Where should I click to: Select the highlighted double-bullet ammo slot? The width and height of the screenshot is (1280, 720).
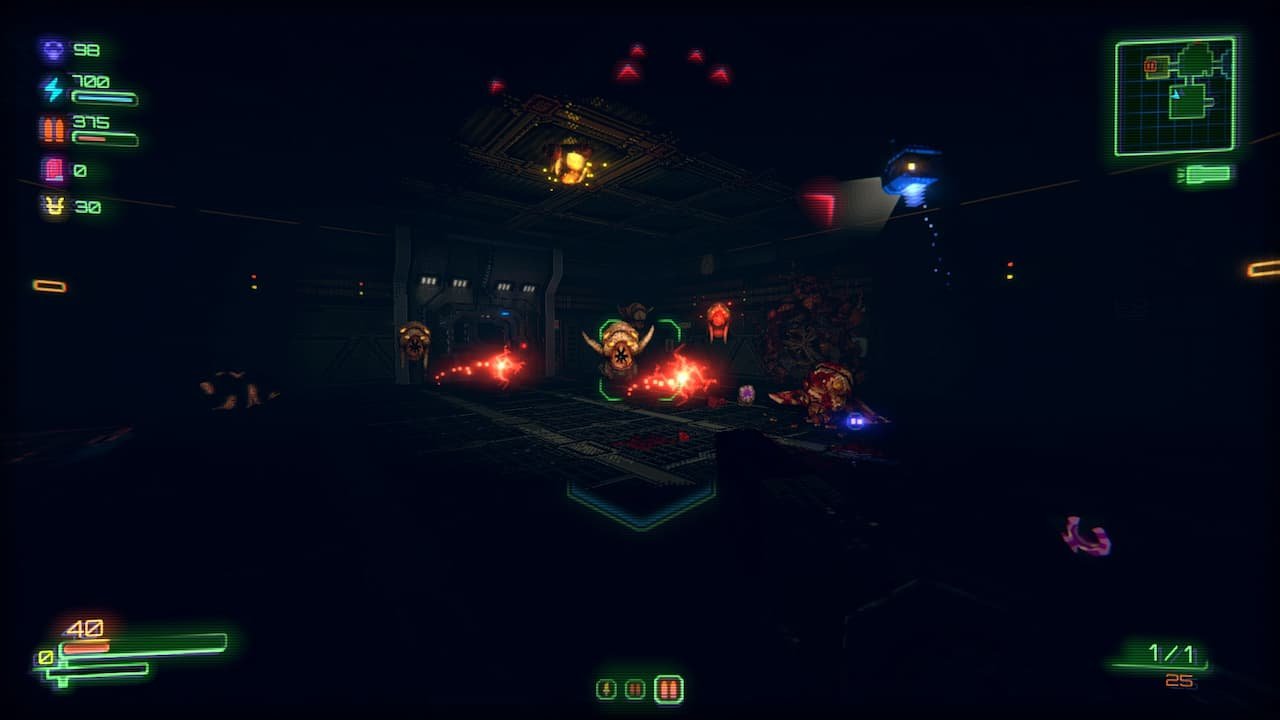click(x=668, y=688)
